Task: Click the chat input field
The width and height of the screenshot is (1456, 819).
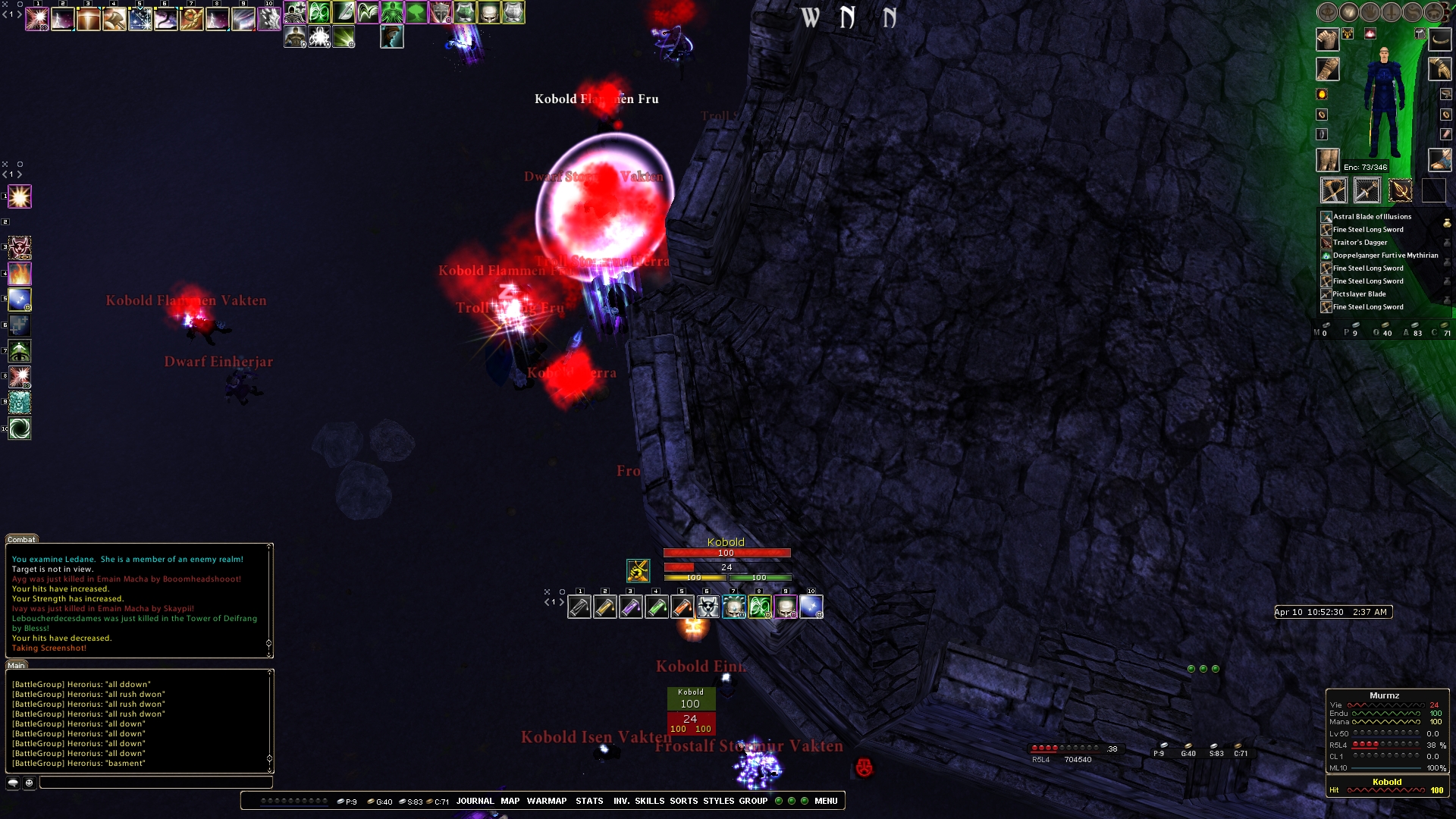Action: tap(155, 783)
